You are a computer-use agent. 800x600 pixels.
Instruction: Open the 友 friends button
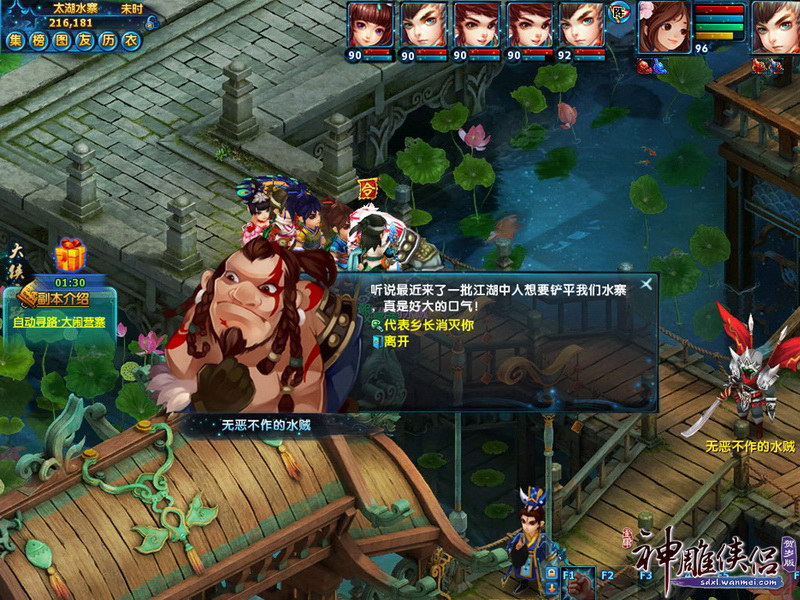pos(85,40)
